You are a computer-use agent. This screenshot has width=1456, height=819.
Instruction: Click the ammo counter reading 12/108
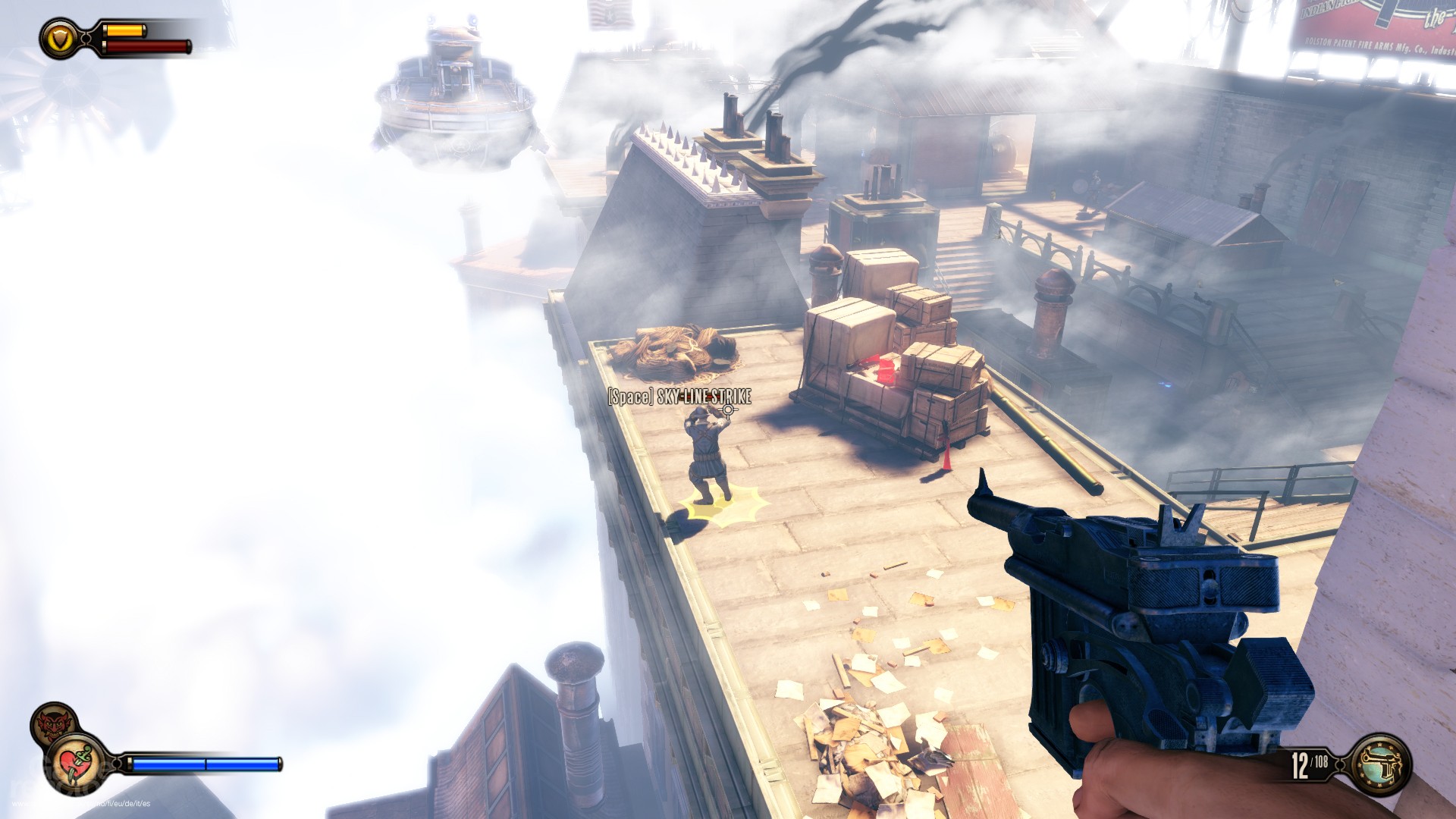(1308, 765)
